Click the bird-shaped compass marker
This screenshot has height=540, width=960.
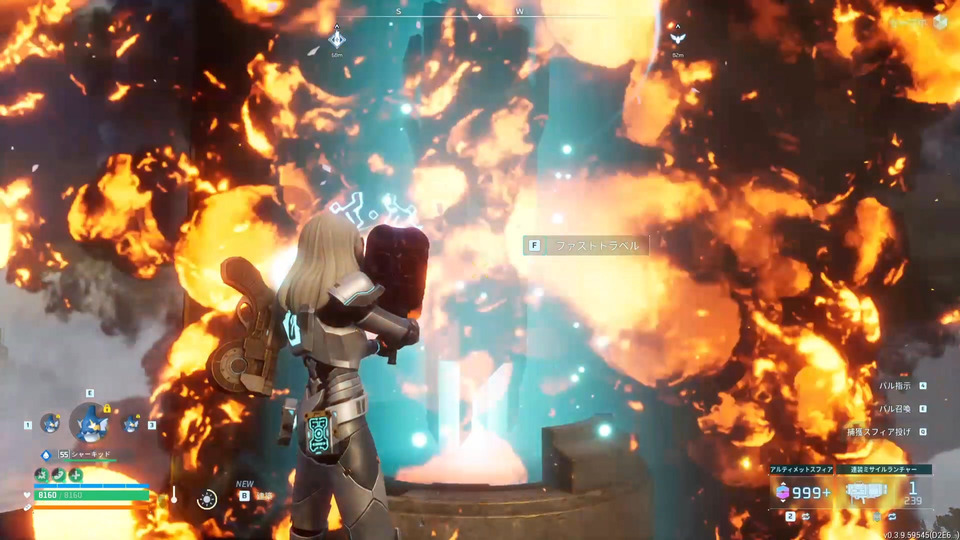coord(677,40)
